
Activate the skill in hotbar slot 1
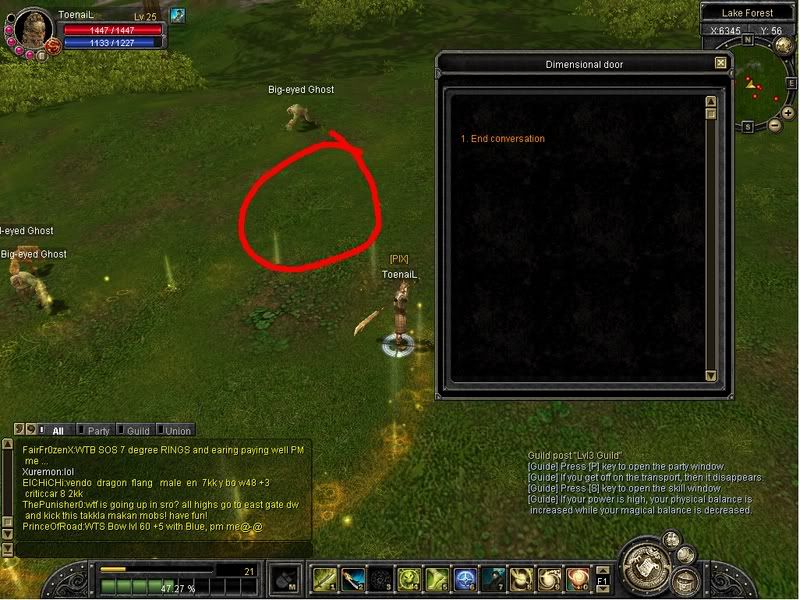pyautogui.click(x=324, y=579)
